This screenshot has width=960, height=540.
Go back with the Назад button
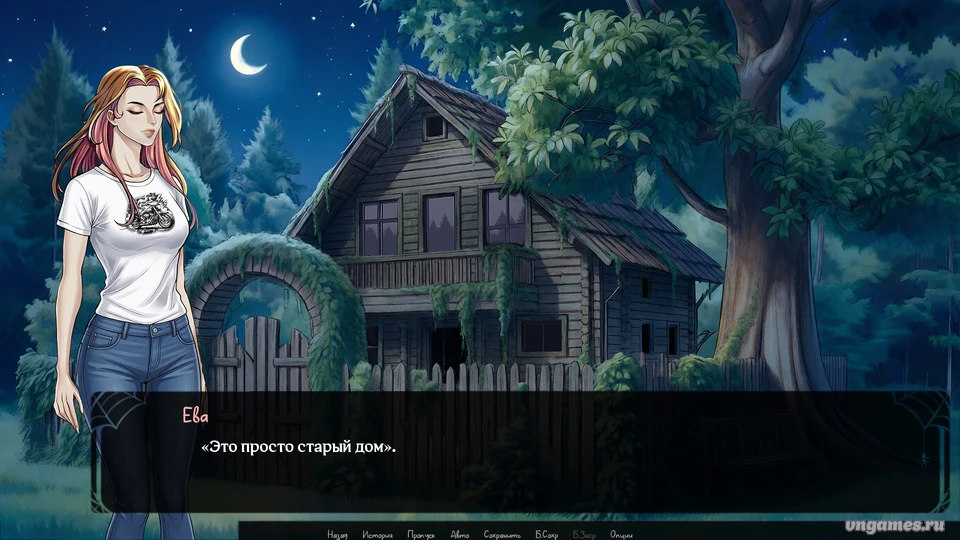(x=337, y=534)
